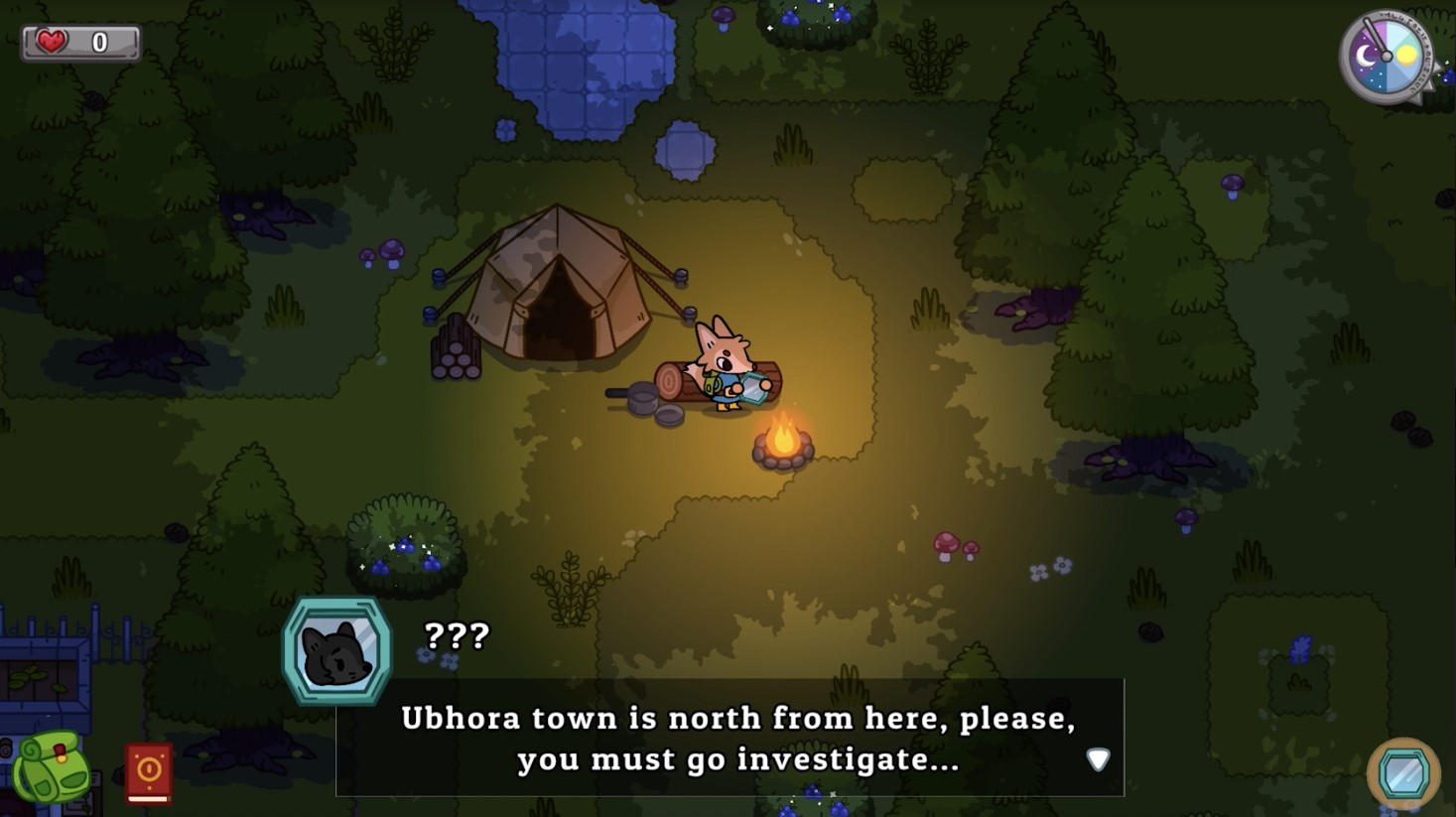Open the red journal book
The width and height of the screenshot is (1456, 817).
click(x=149, y=771)
